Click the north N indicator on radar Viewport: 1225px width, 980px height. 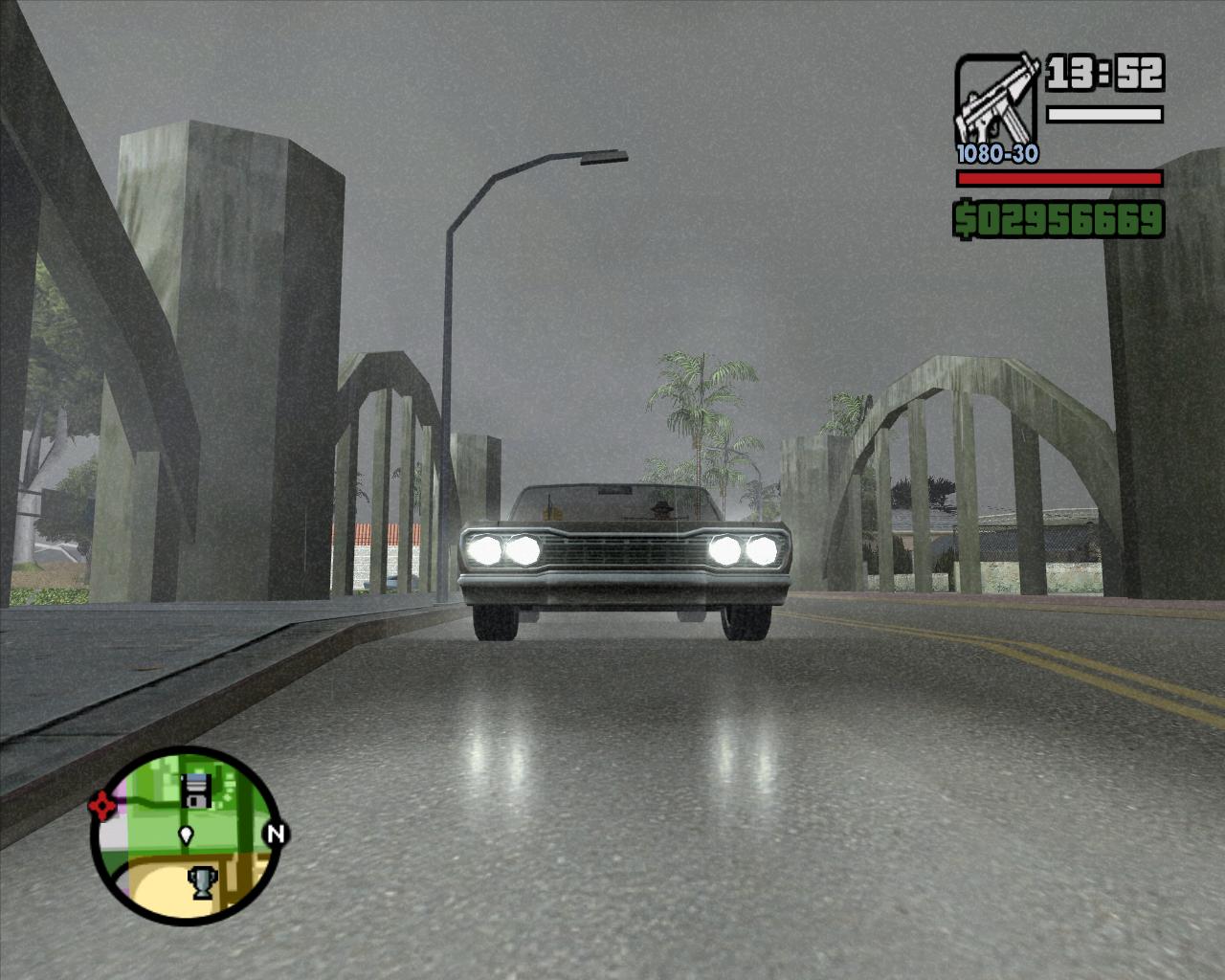(x=276, y=833)
